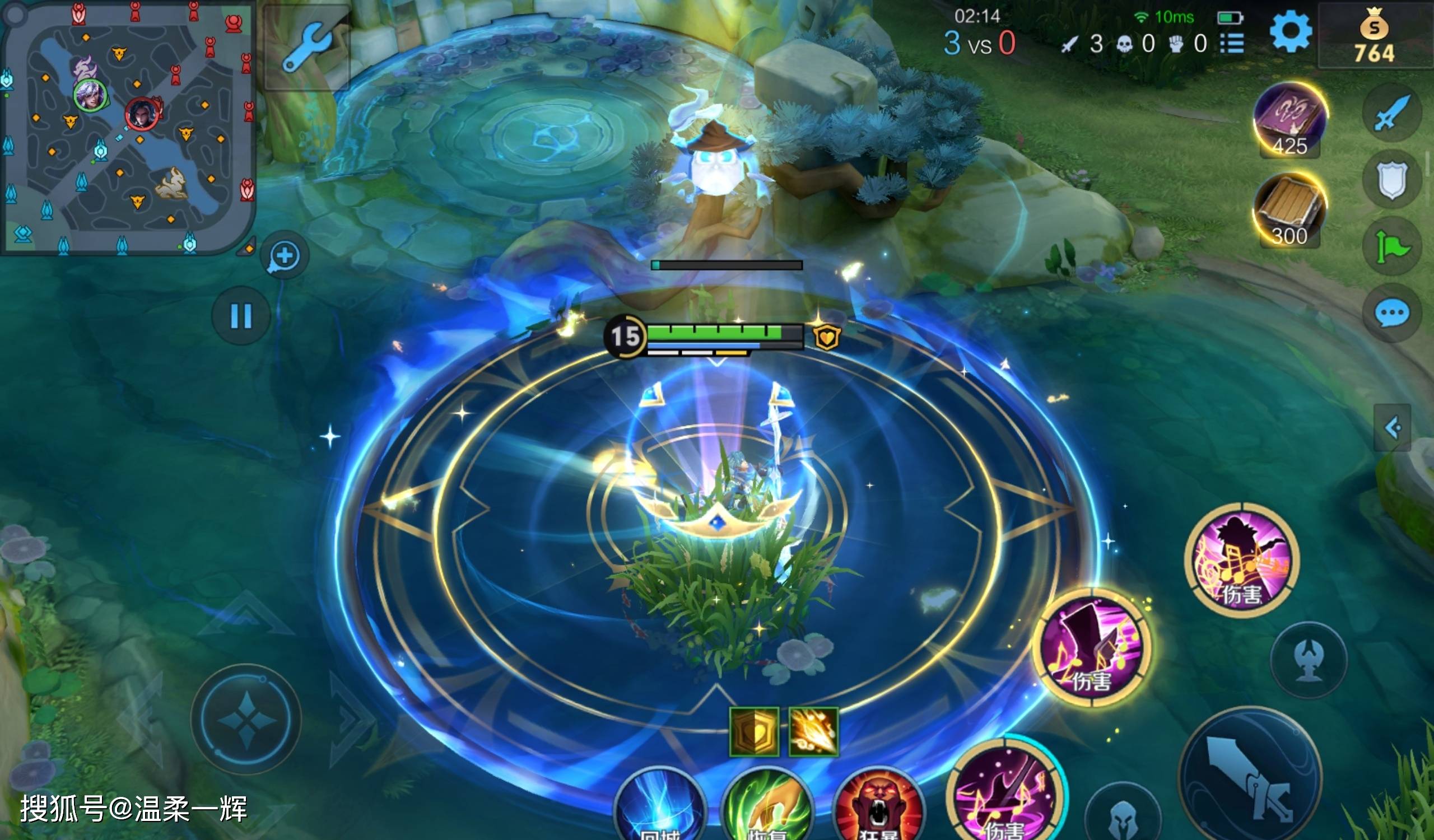Use the sword basic attack button
Image resolution: width=1434 pixels, height=840 pixels.
point(1250,776)
